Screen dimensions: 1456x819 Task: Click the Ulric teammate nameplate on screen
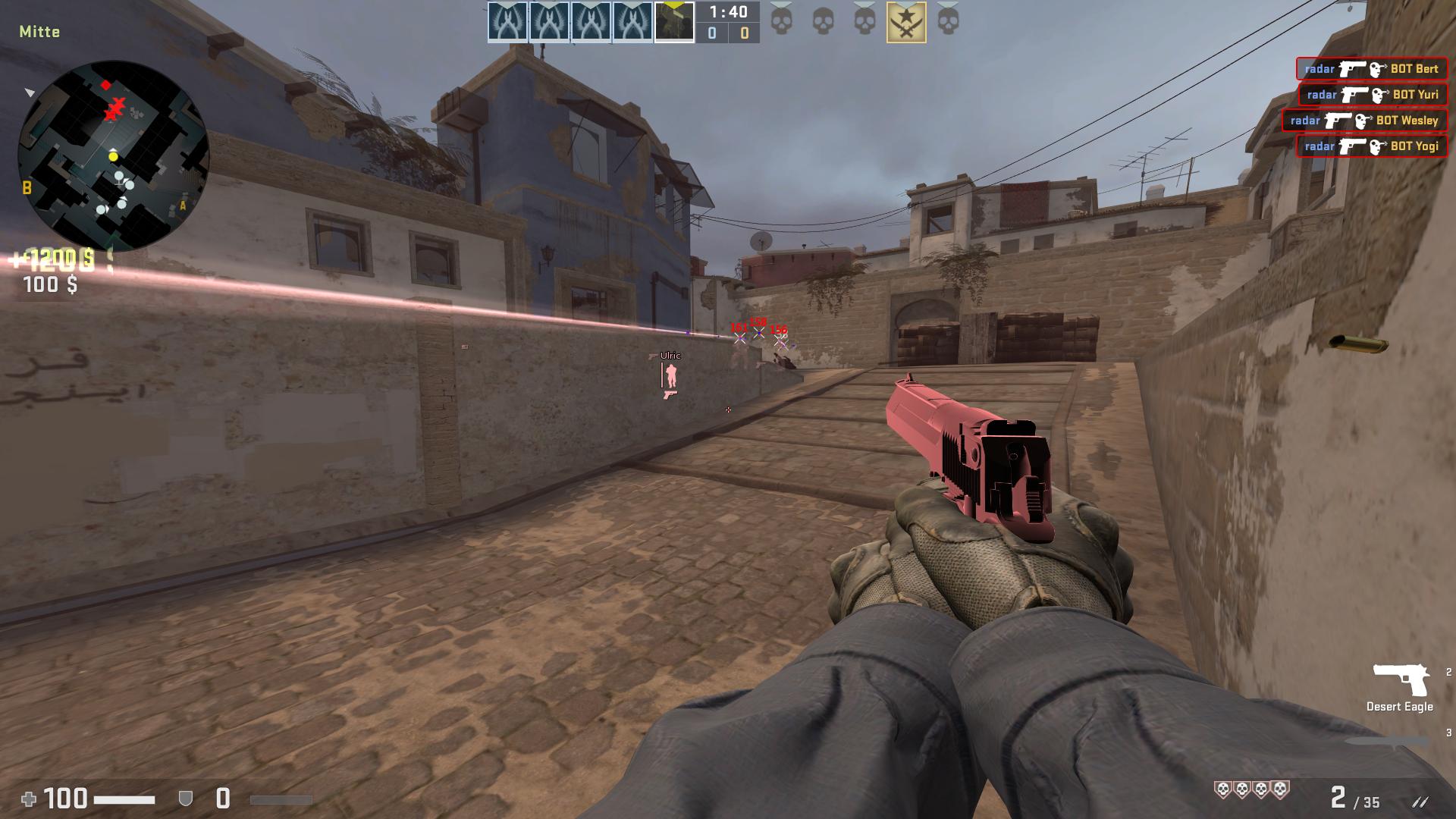(x=670, y=354)
